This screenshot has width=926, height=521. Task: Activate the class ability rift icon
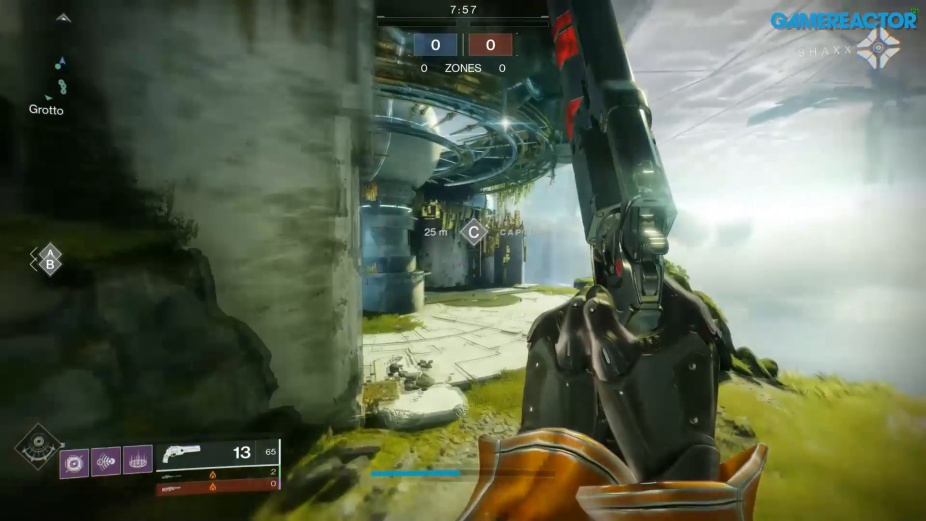[138, 460]
